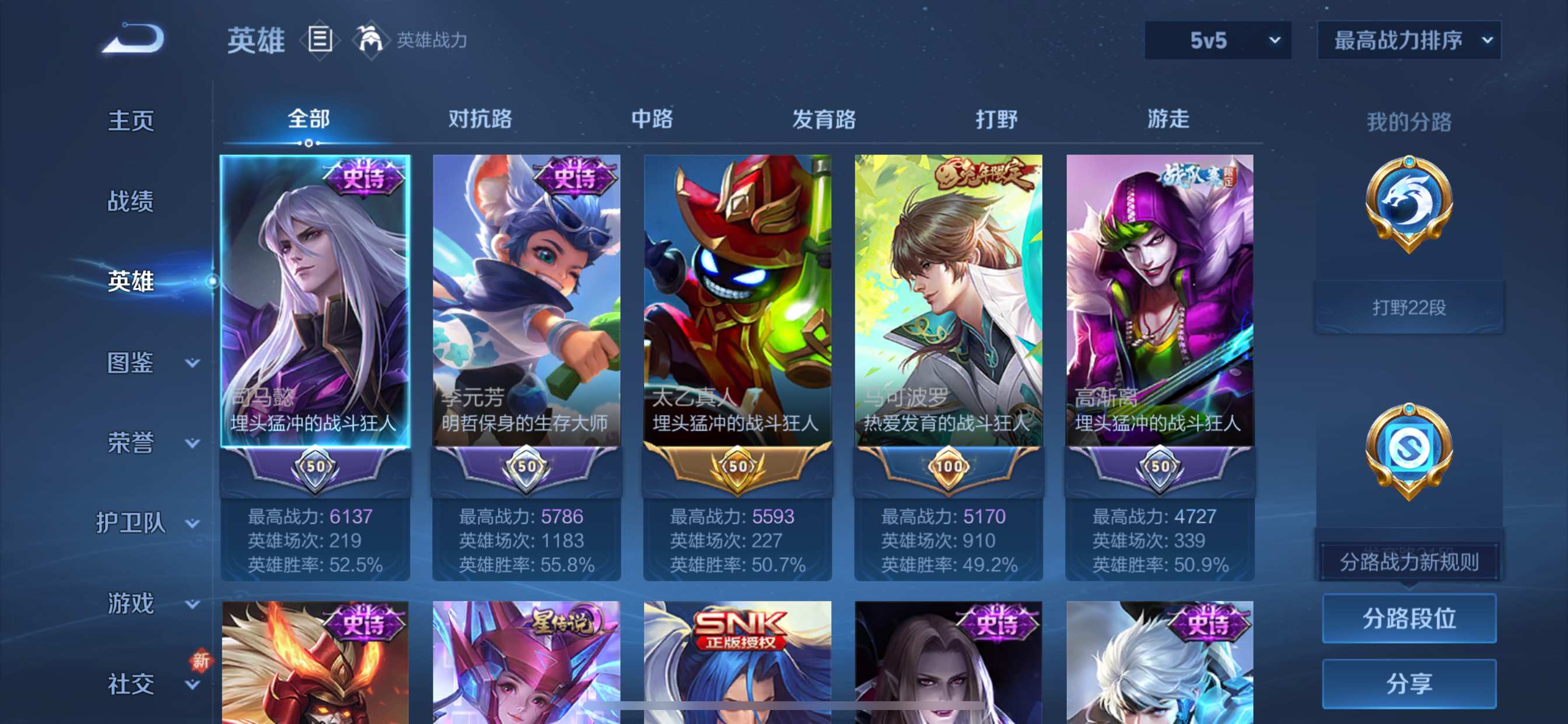Switch to the 对抗路 tab
The image size is (1568, 724).
click(x=480, y=119)
